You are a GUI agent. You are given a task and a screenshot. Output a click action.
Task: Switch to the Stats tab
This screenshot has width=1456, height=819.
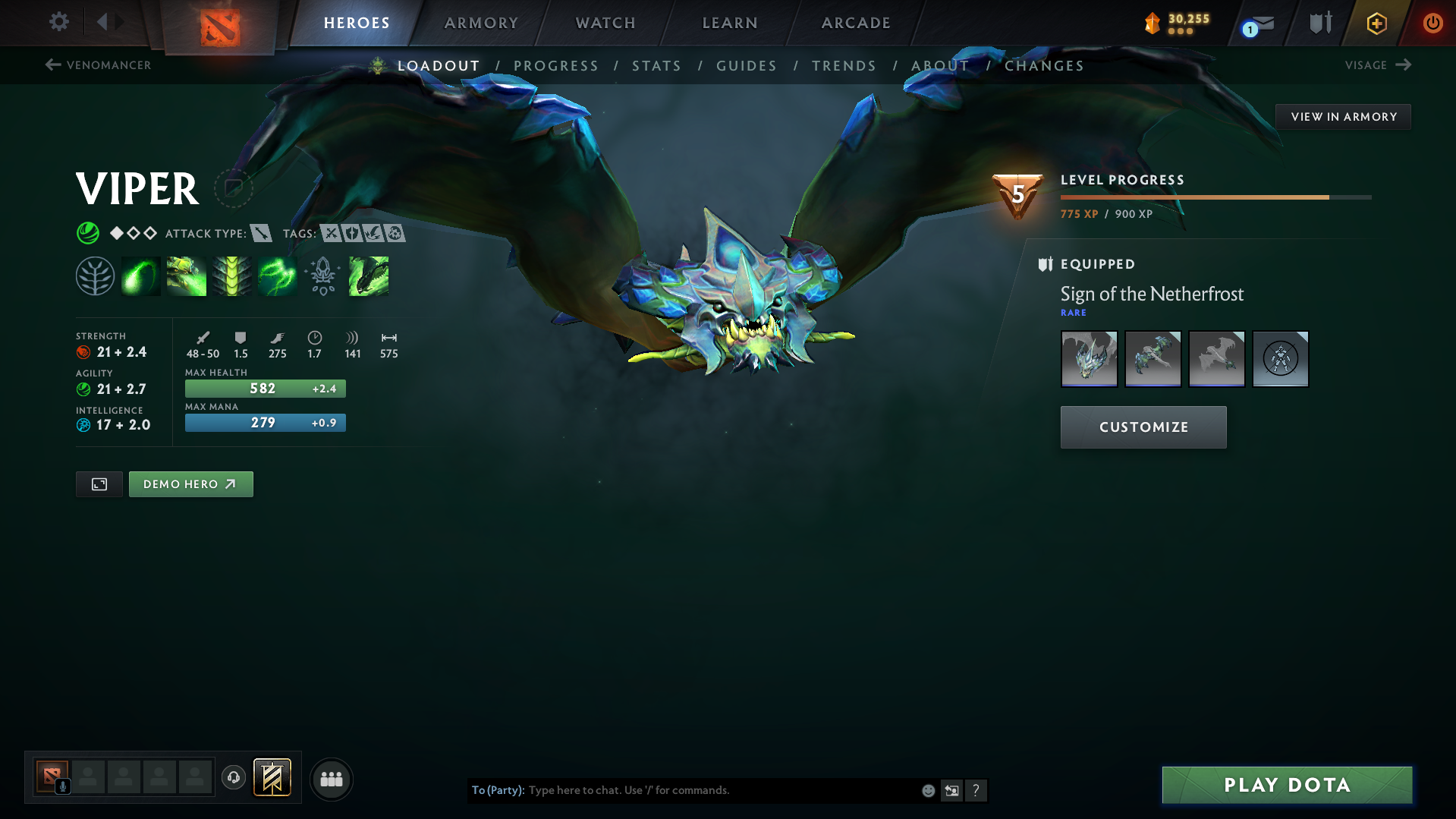click(x=656, y=65)
